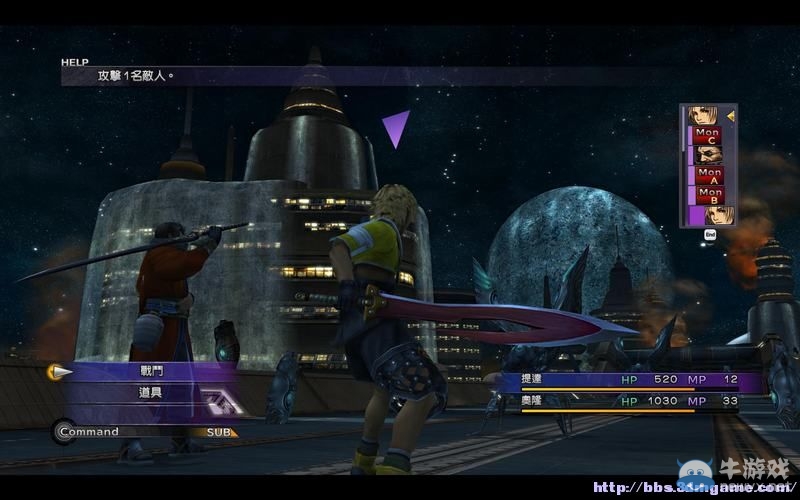Viewport: 800px width, 500px height.
Task: Open the bbs watermark link
Action: 690,488
